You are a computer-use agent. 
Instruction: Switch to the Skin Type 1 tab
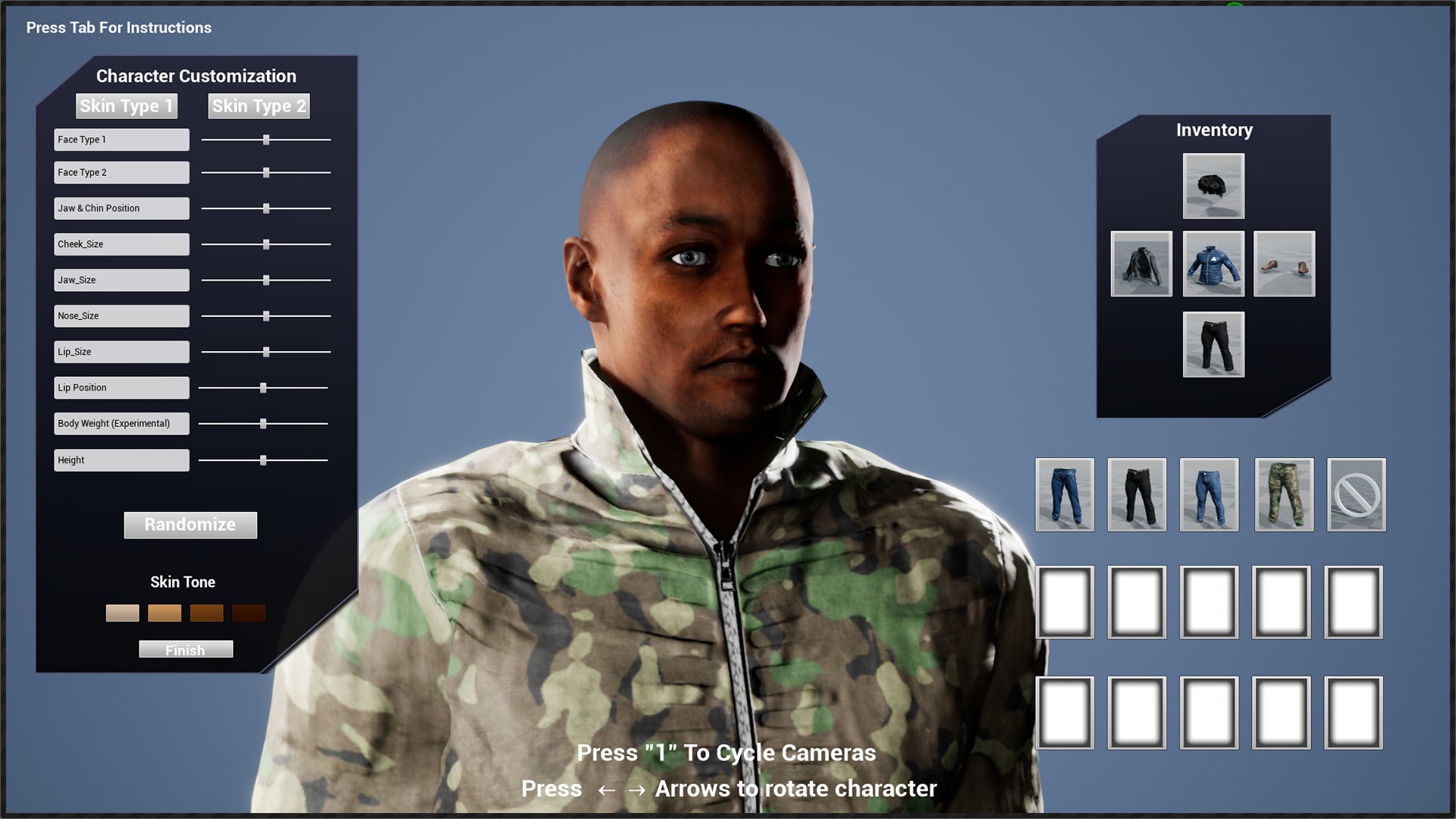(126, 106)
